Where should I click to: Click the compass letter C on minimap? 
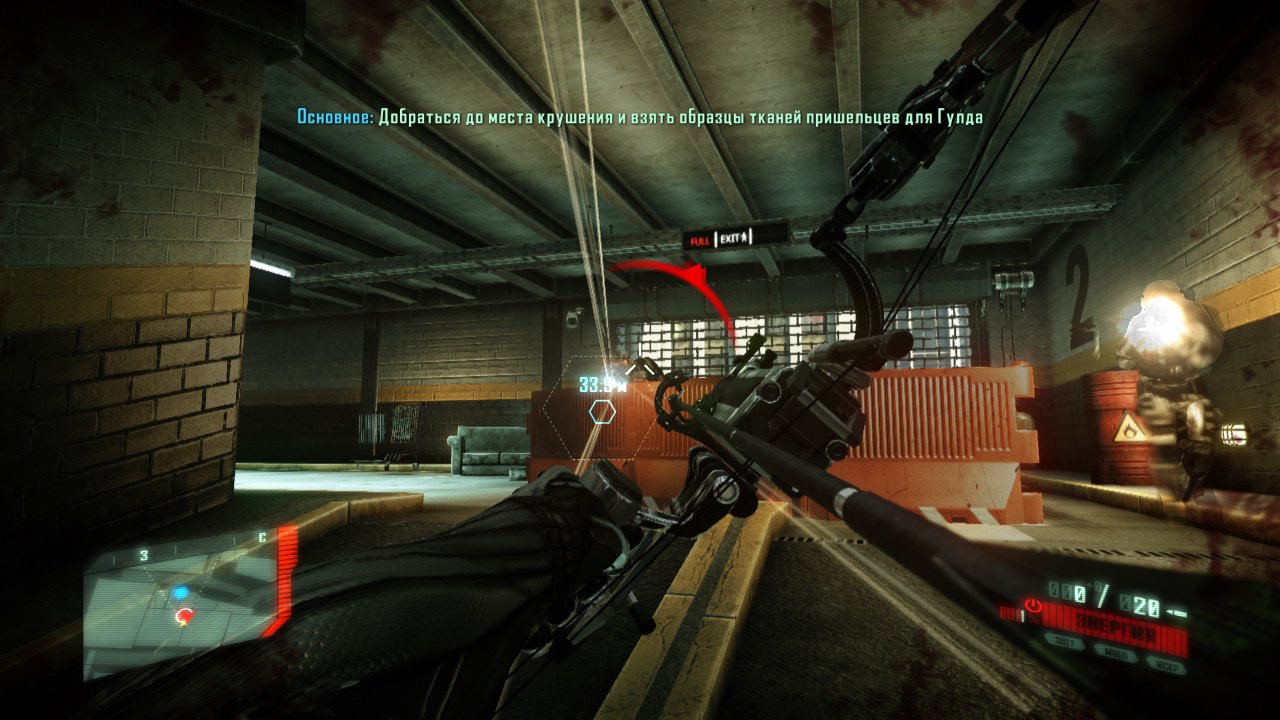[262, 536]
